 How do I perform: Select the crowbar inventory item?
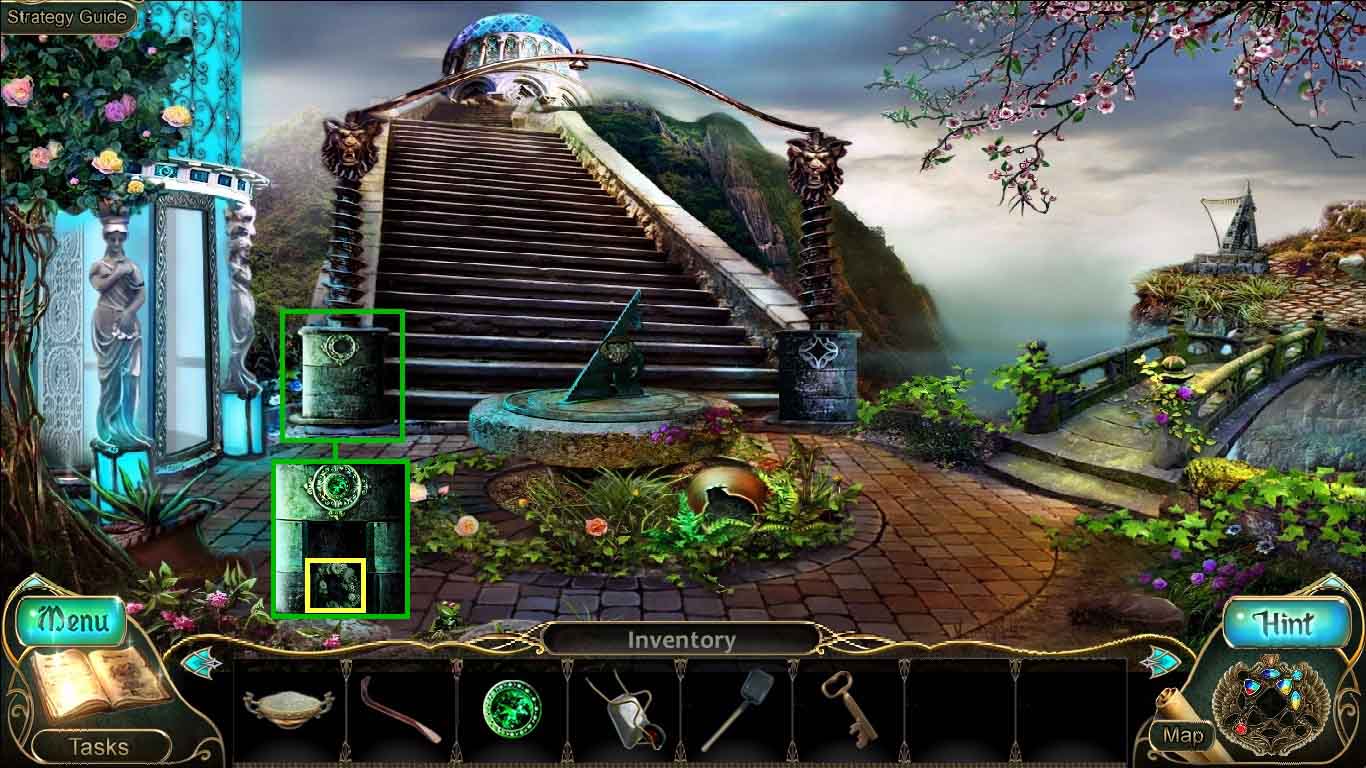(400, 708)
